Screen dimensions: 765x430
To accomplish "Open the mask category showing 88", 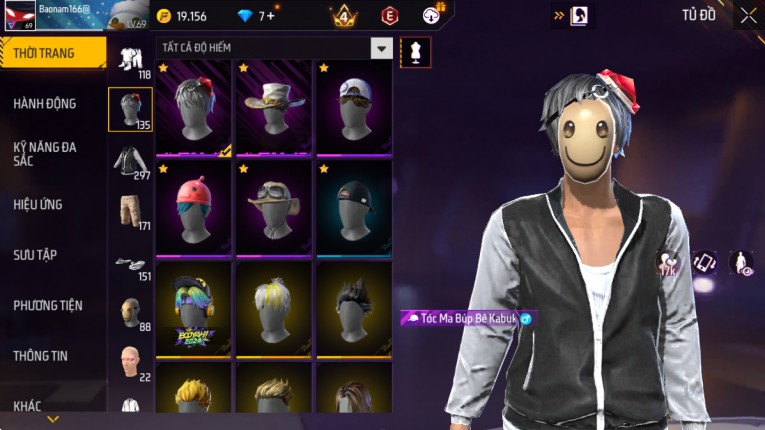I will pos(130,313).
